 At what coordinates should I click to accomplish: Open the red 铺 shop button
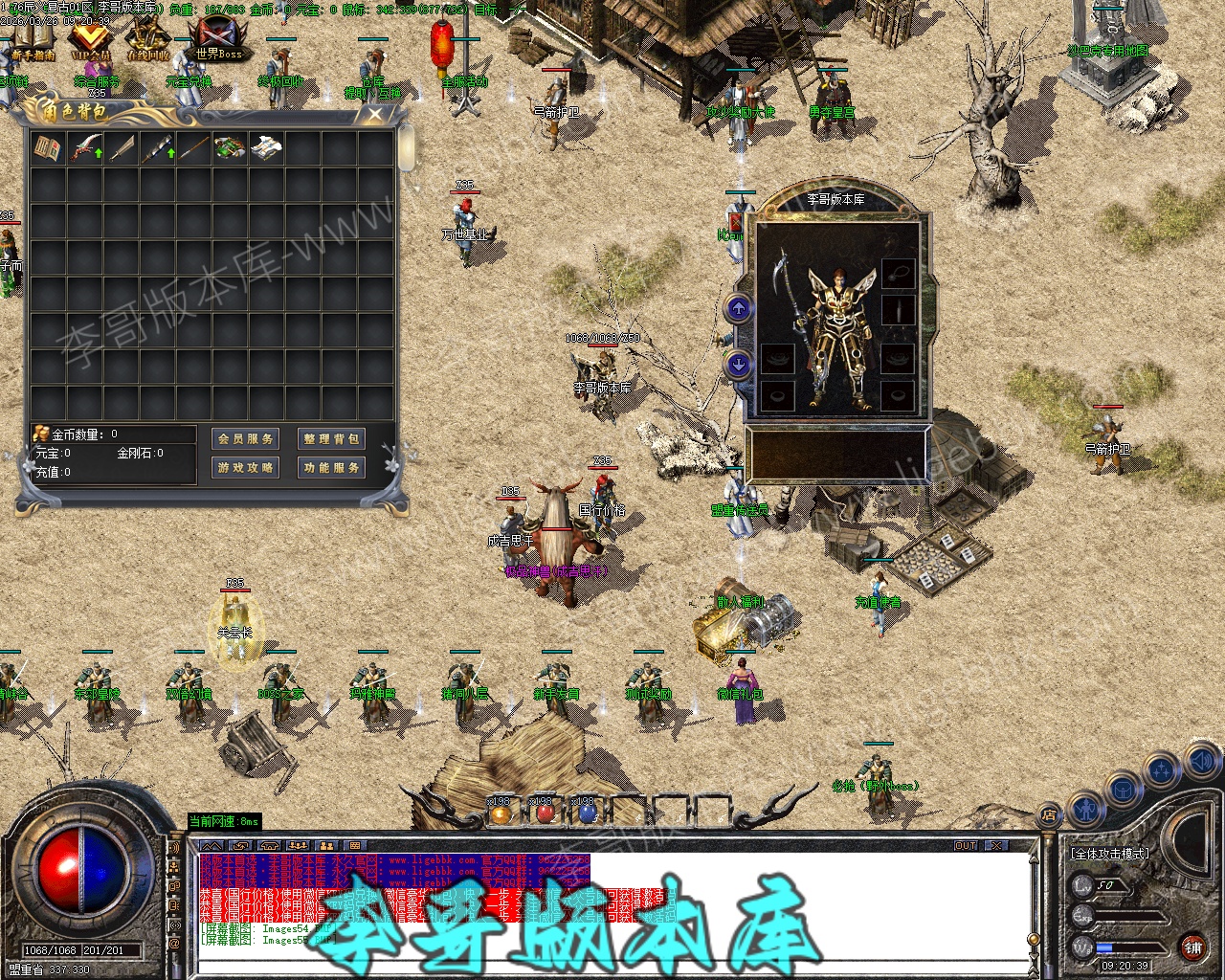(1192, 947)
